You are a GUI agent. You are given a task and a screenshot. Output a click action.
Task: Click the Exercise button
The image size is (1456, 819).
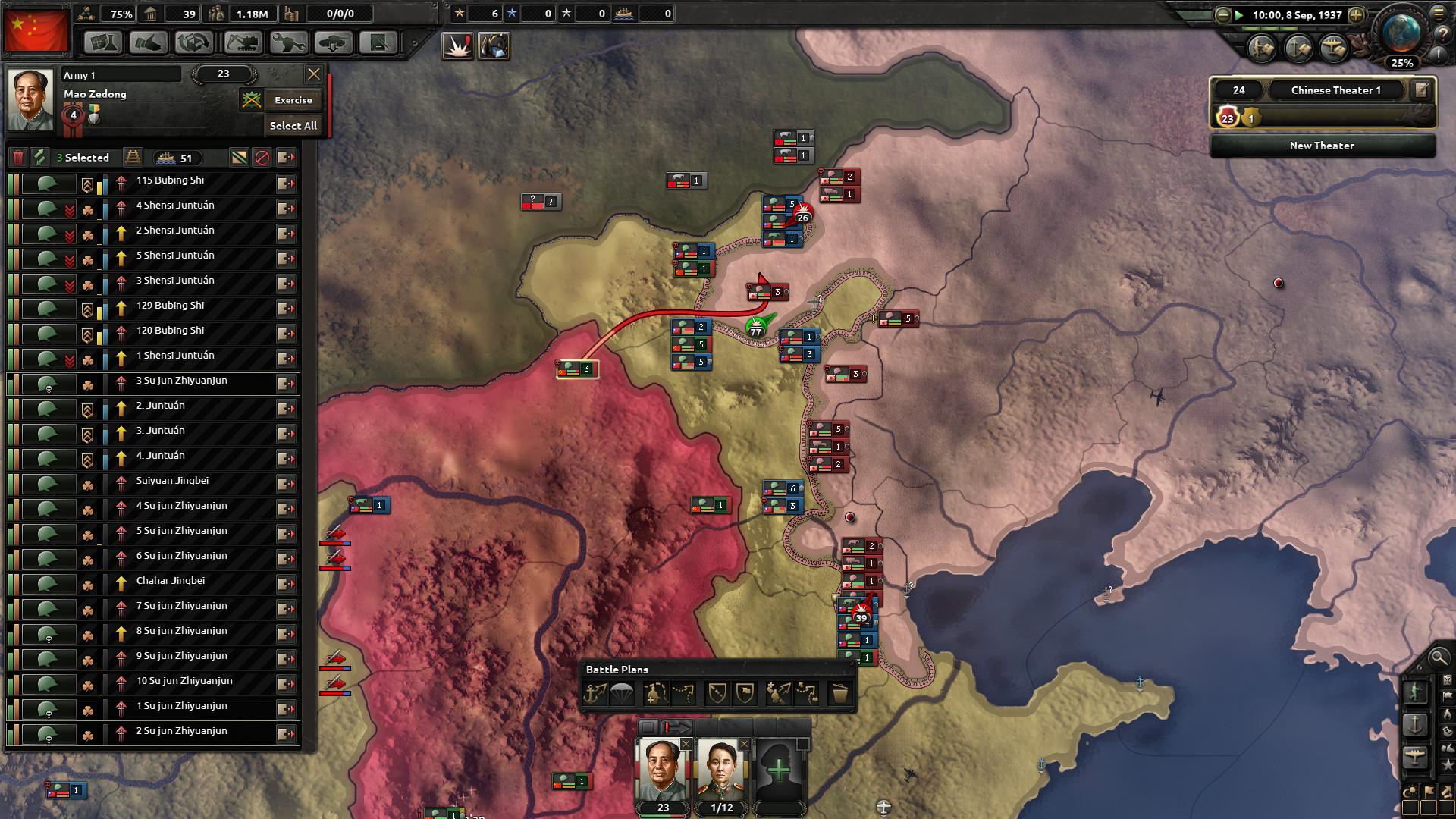tap(293, 100)
